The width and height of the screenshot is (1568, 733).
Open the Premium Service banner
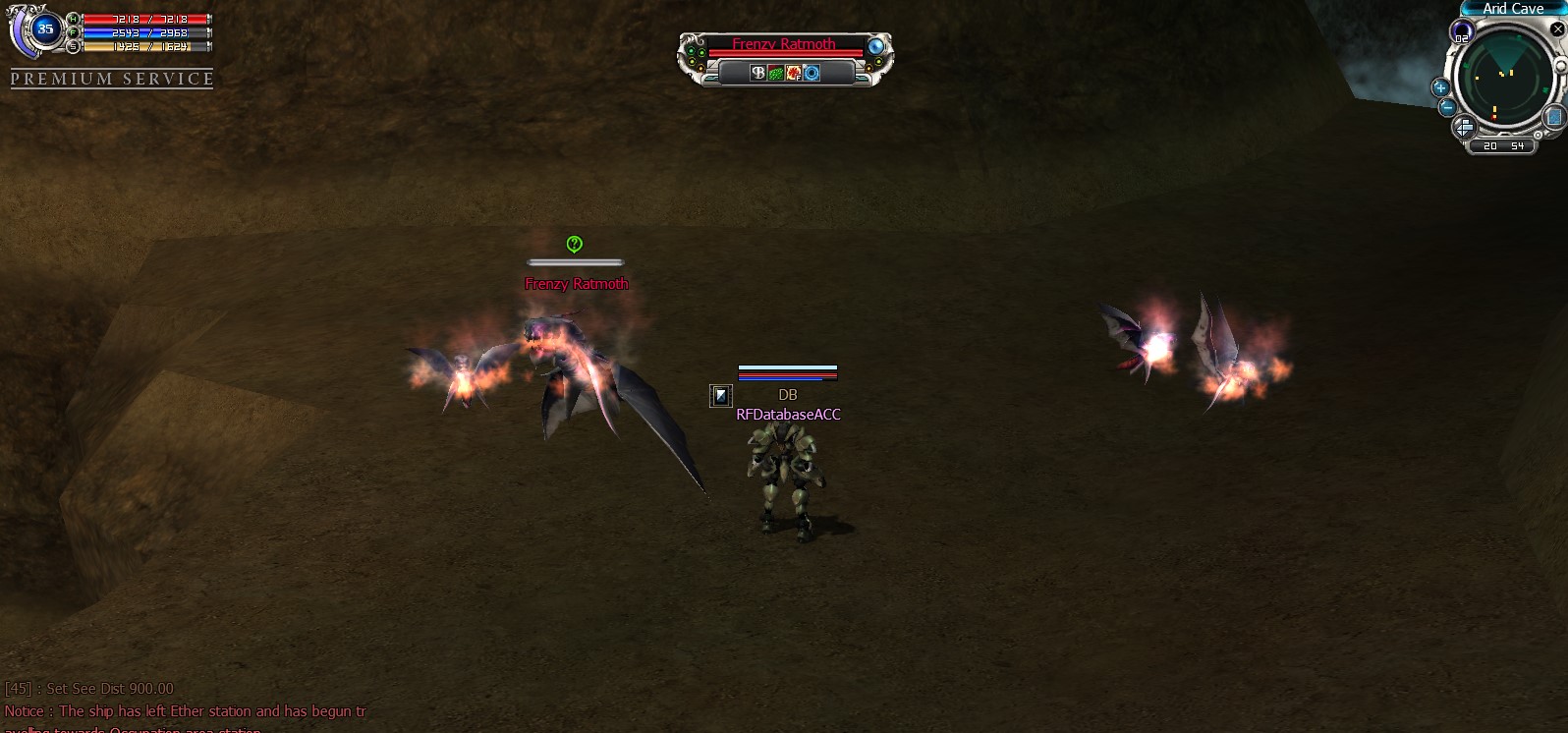[x=112, y=79]
